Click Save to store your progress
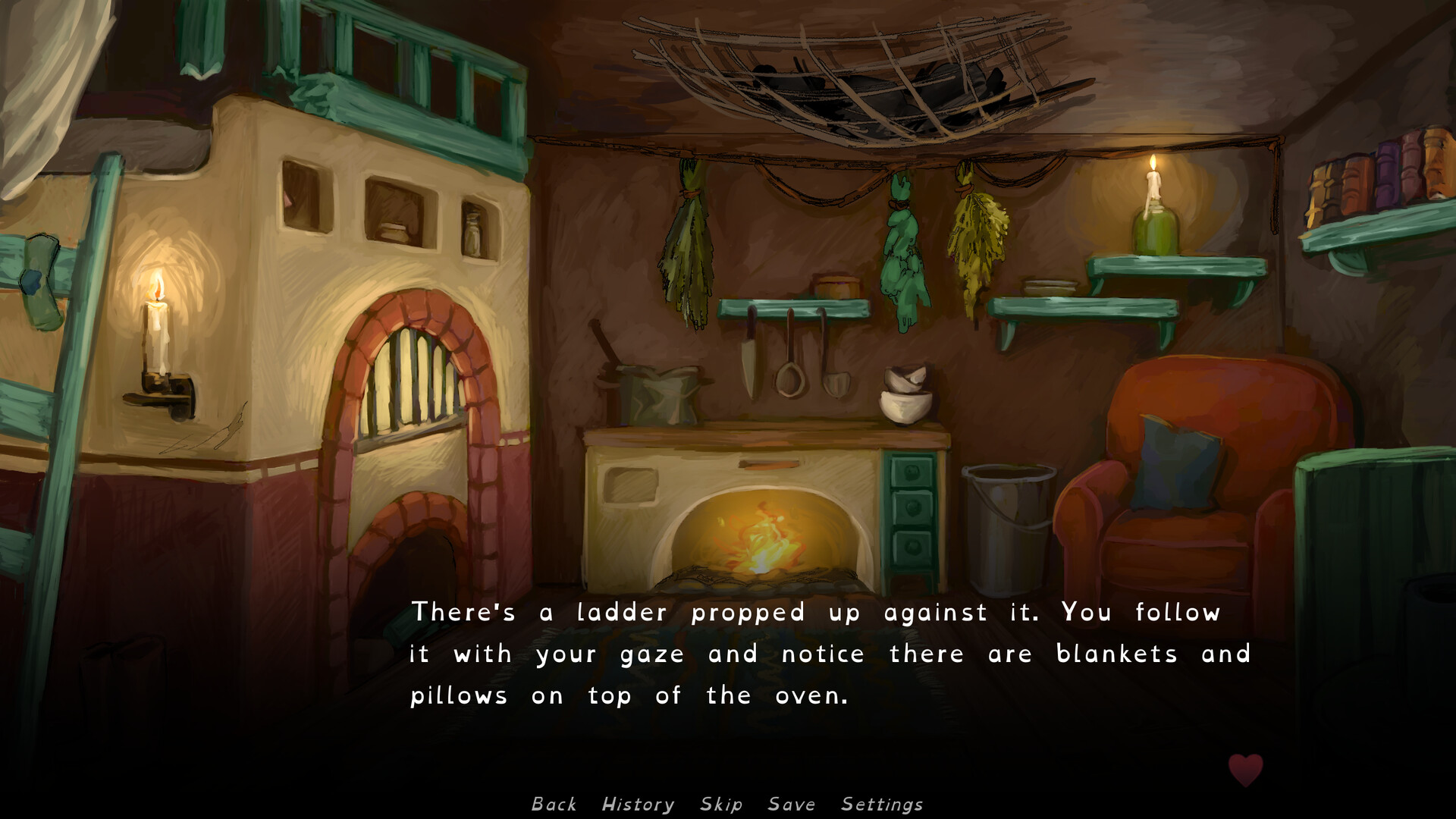Screen dimensions: 1456x819 (x=792, y=804)
